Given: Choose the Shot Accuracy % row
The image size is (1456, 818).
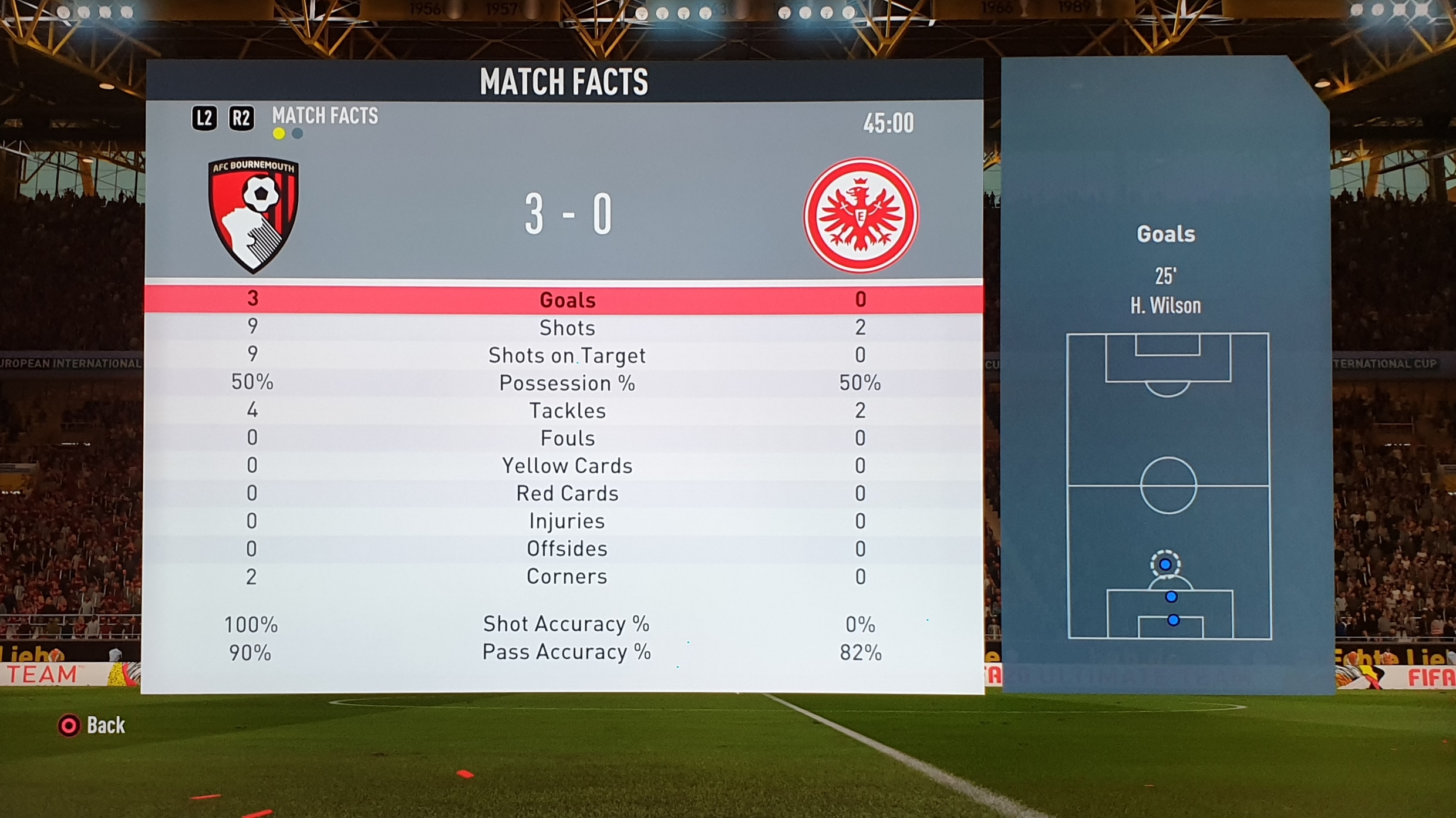Looking at the screenshot, I should 567,624.
